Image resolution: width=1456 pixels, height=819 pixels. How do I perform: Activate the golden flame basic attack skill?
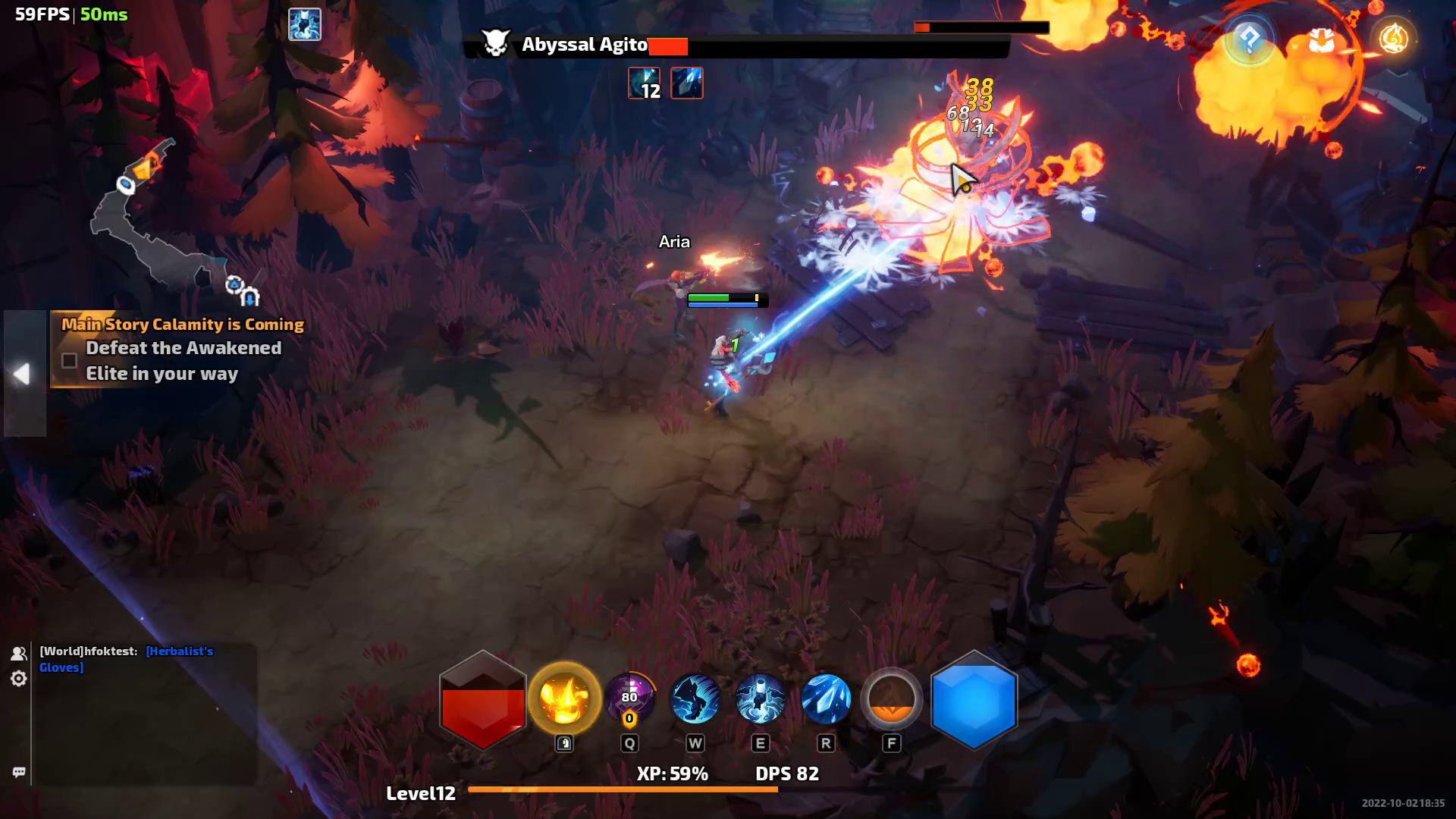564,698
